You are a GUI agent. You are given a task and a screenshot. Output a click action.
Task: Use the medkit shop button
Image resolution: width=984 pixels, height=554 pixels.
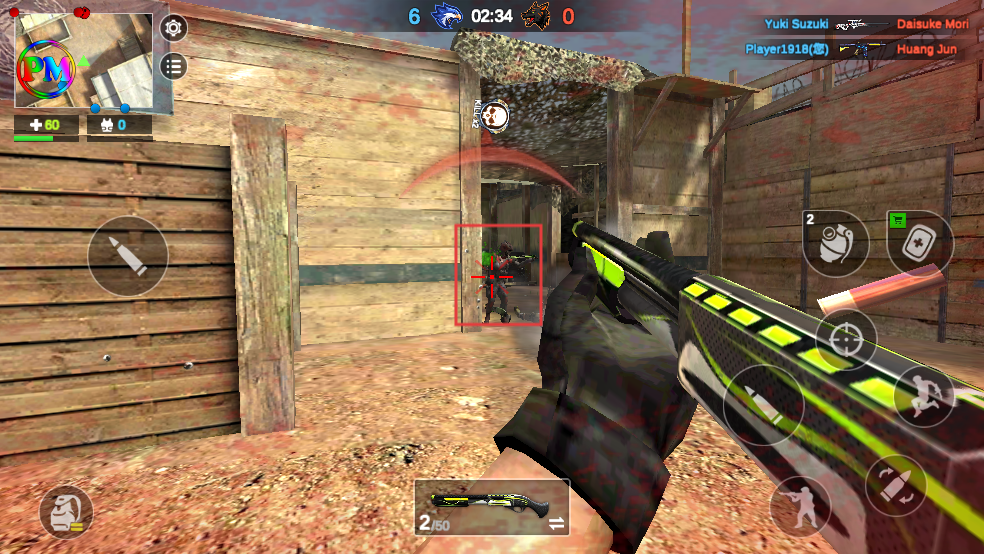[920, 242]
